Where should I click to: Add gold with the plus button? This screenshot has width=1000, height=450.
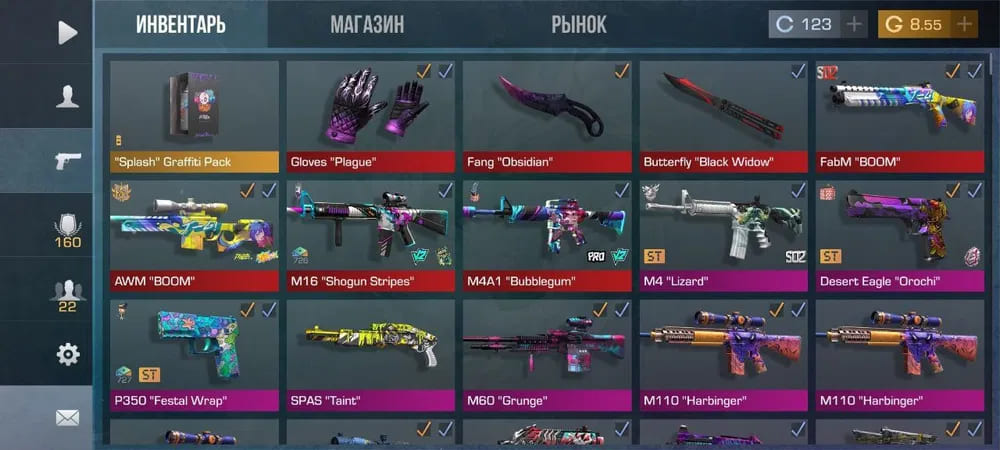(964, 25)
